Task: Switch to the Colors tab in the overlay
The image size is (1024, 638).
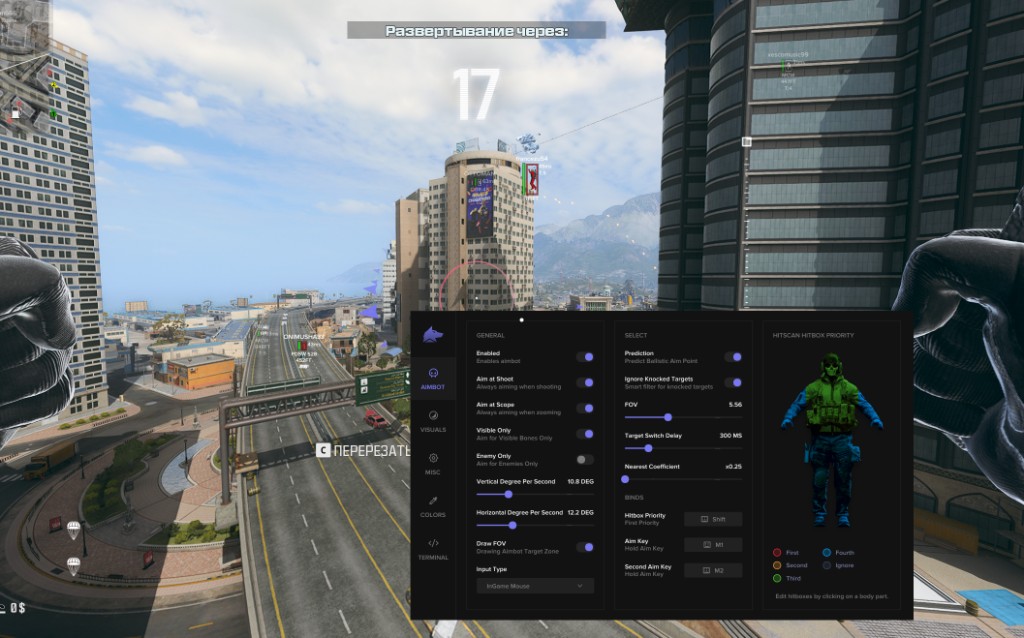Action: click(x=433, y=505)
